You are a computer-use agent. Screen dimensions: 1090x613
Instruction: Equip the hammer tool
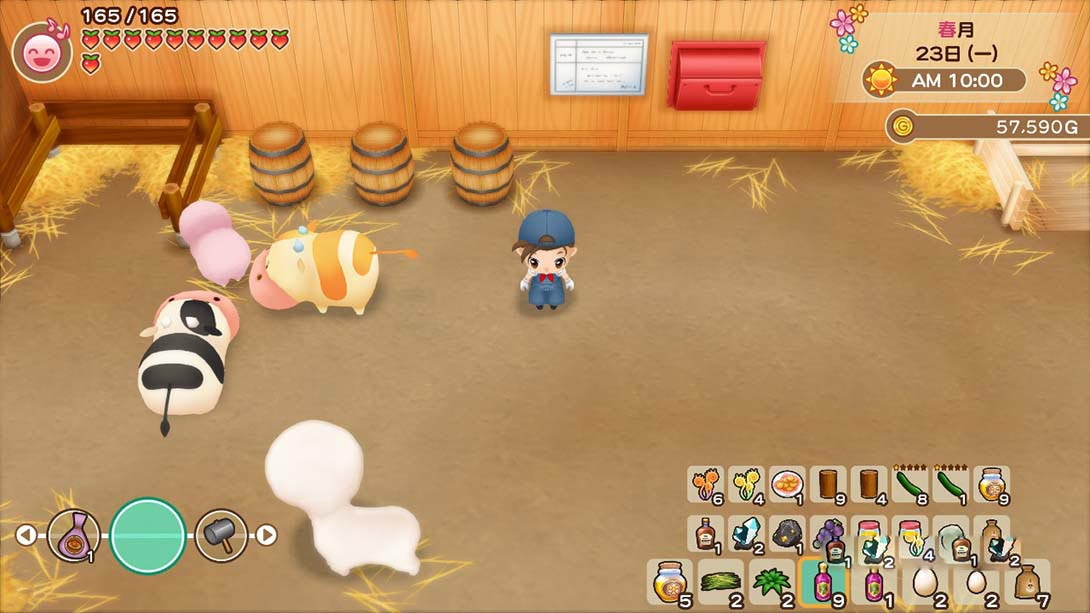click(221, 535)
